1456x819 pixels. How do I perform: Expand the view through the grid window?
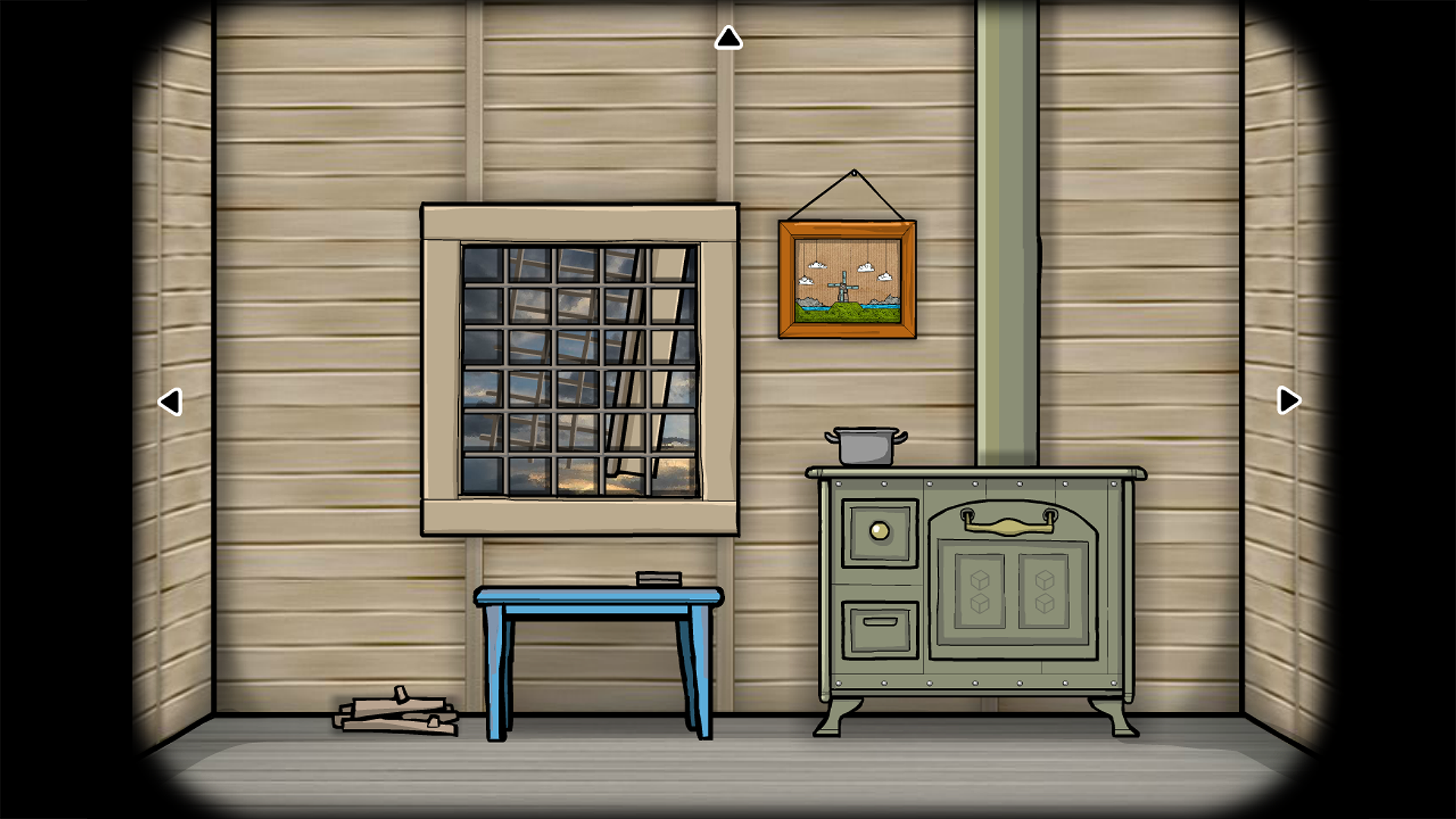pyautogui.click(x=580, y=372)
